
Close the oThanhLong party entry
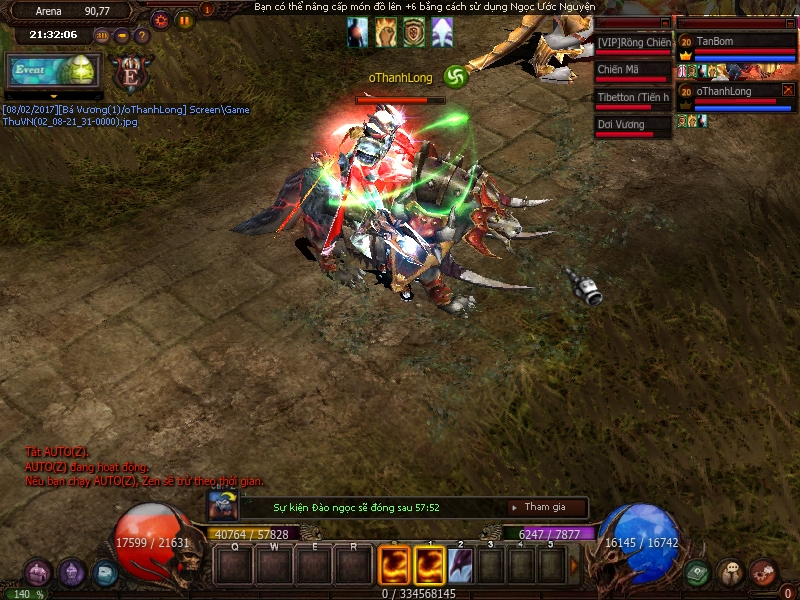point(788,90)
